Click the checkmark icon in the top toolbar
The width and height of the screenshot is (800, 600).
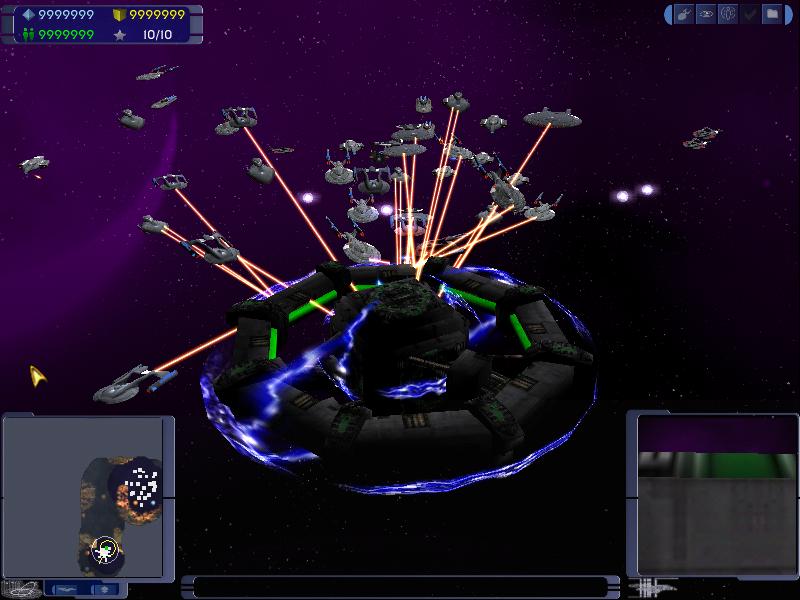tap(750, 14)
